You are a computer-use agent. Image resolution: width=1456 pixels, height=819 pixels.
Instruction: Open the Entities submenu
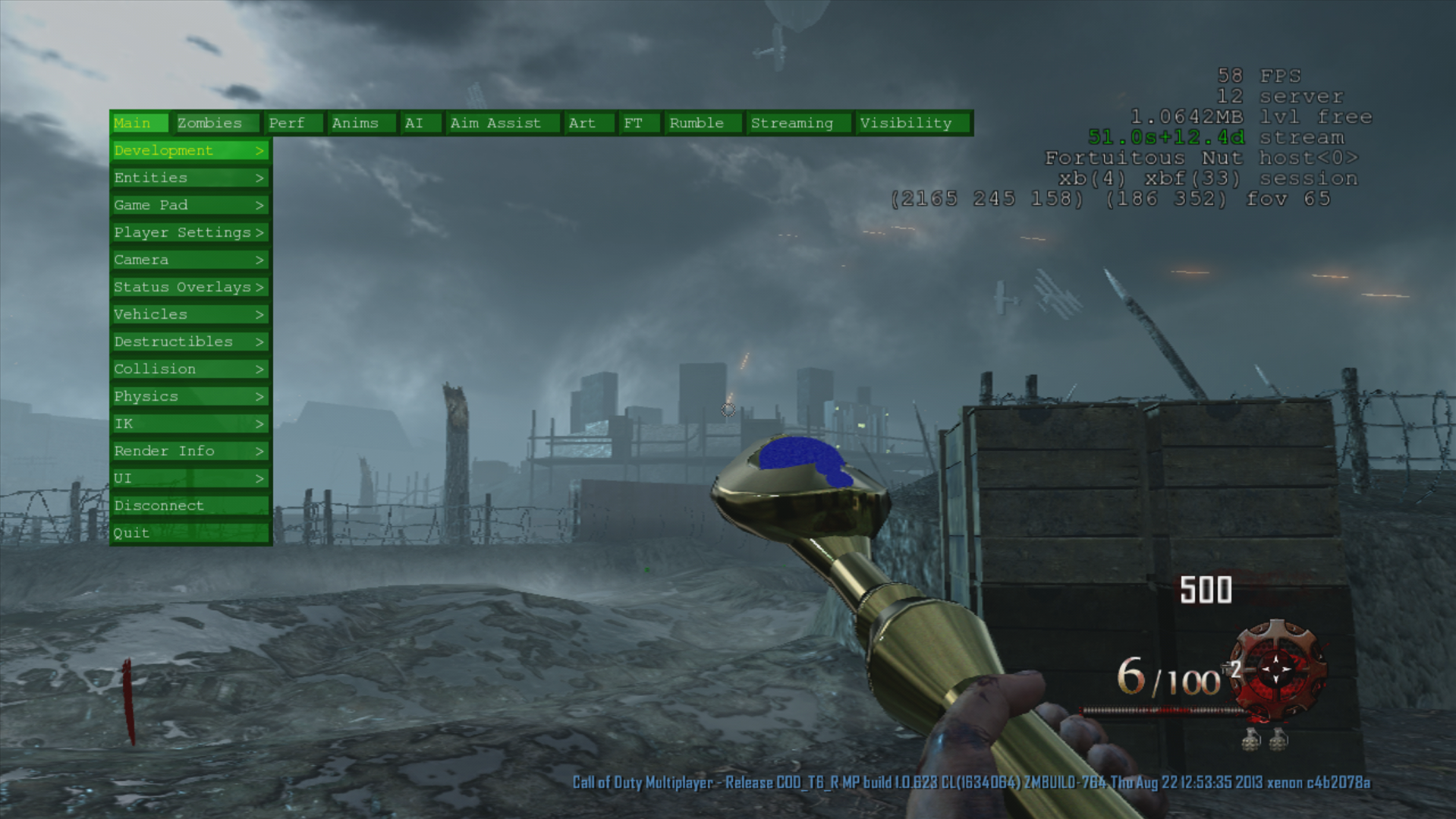(190, 178)
